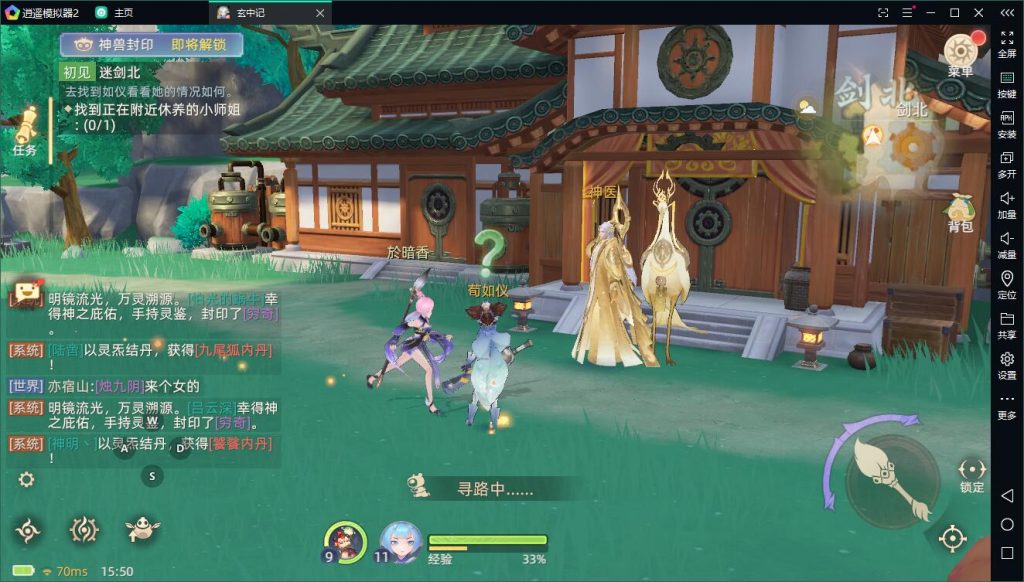
Task: Click the swirl shuriken icon
Action: tap(28, 530)
